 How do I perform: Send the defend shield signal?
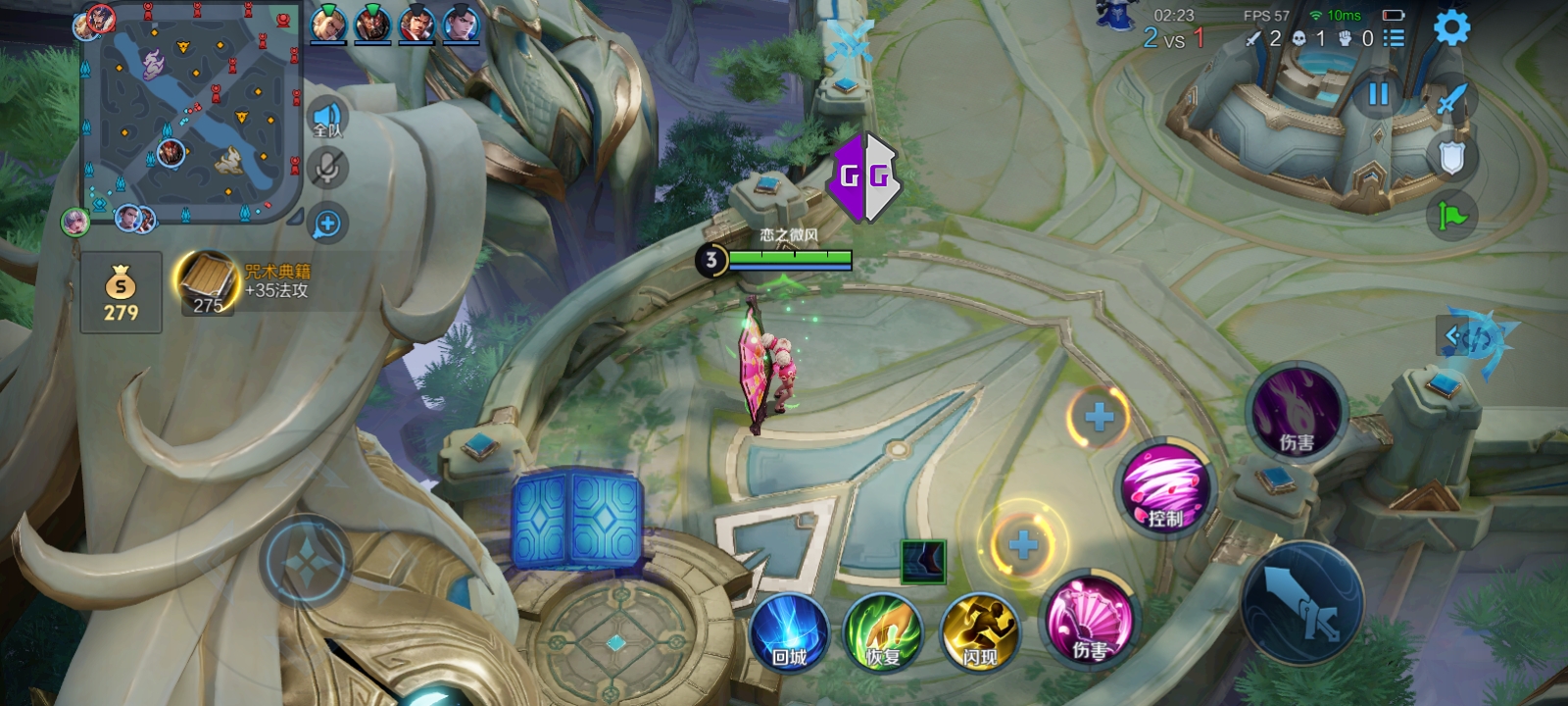coord(1451,157)
